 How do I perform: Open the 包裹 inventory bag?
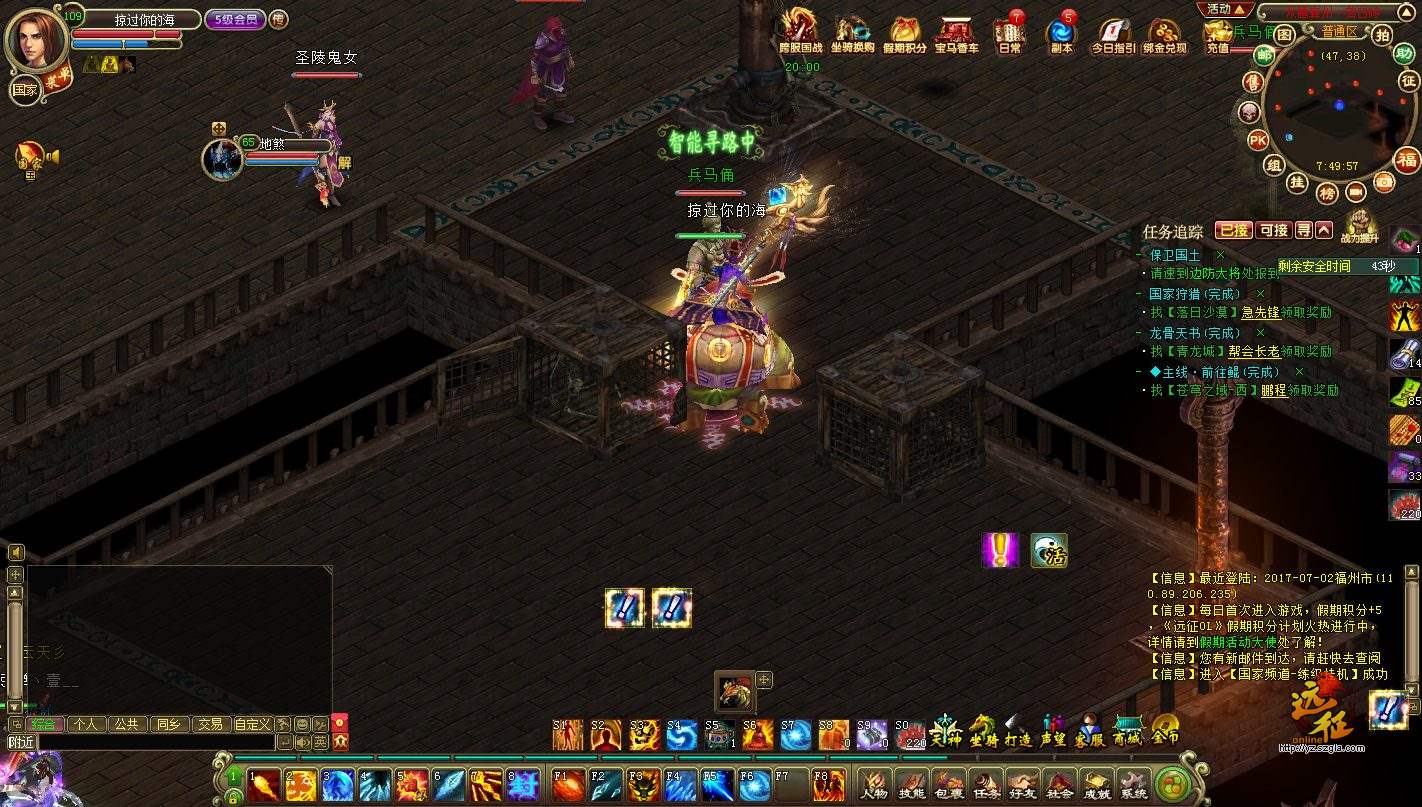(948, 784)
